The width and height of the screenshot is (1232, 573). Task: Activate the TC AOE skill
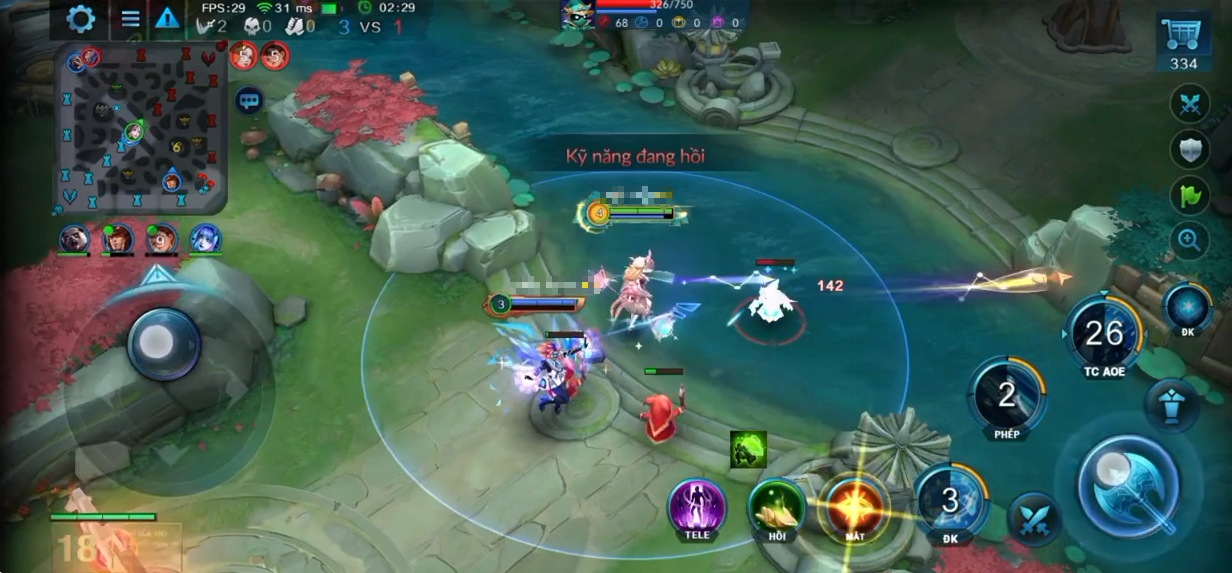1104,335
